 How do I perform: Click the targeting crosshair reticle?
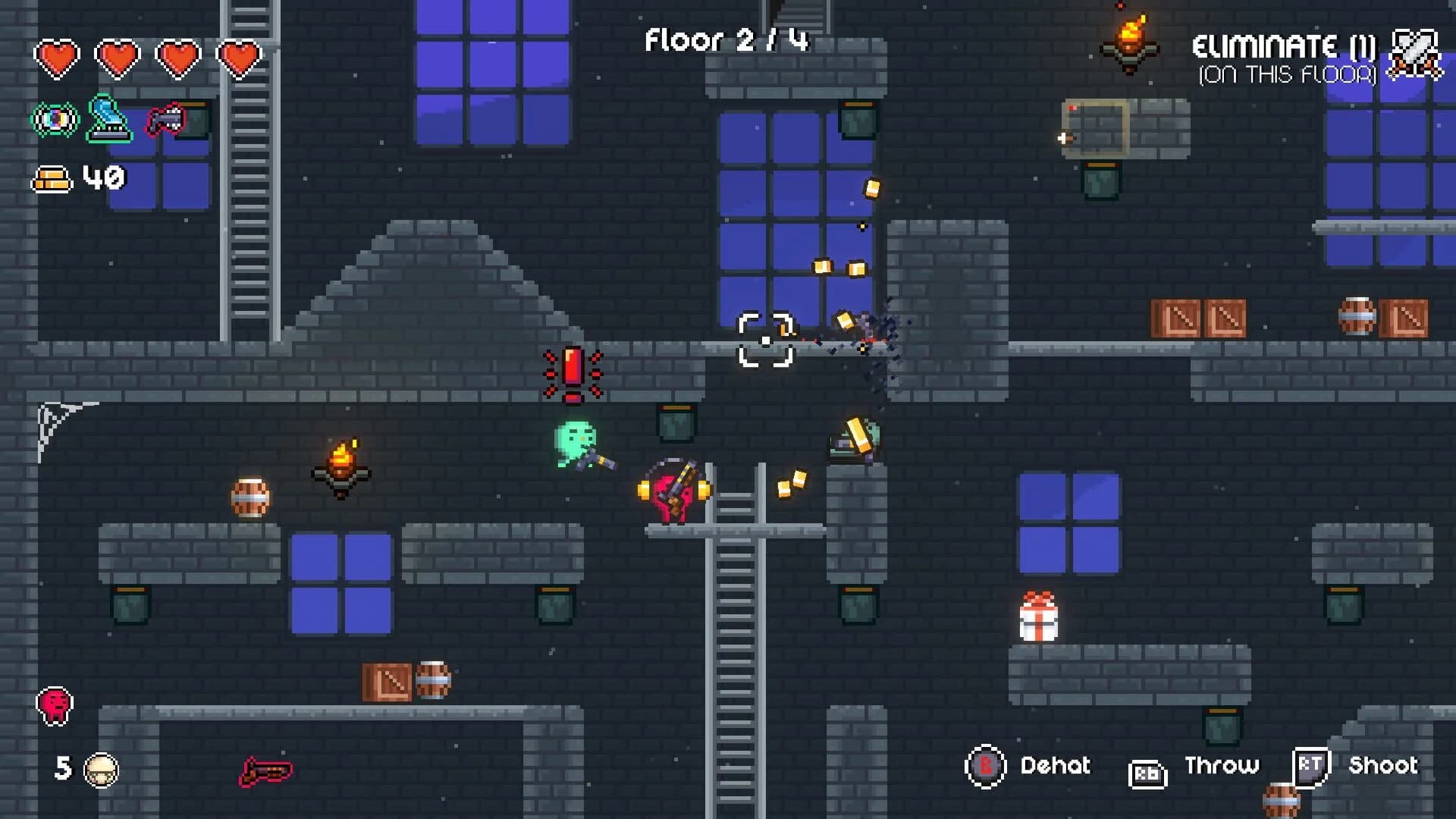[766, 340]
